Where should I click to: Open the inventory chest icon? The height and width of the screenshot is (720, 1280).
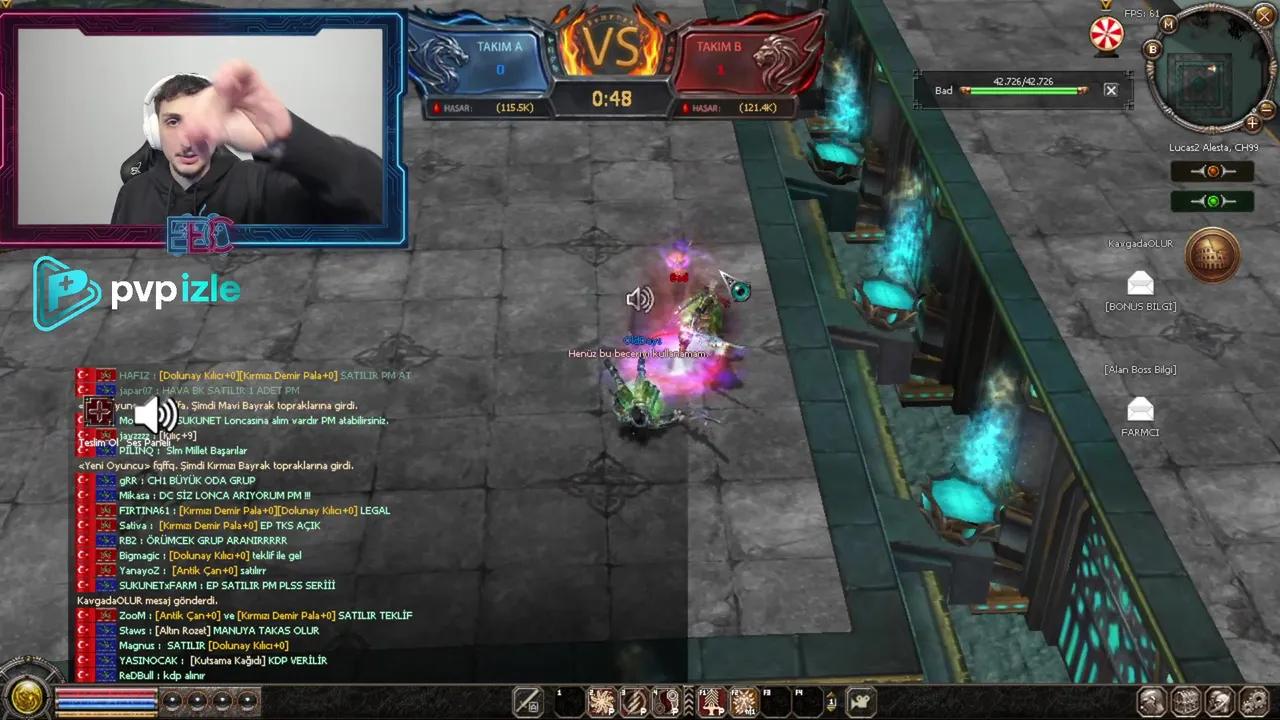pyautogui.click(x=1186, y=700)
